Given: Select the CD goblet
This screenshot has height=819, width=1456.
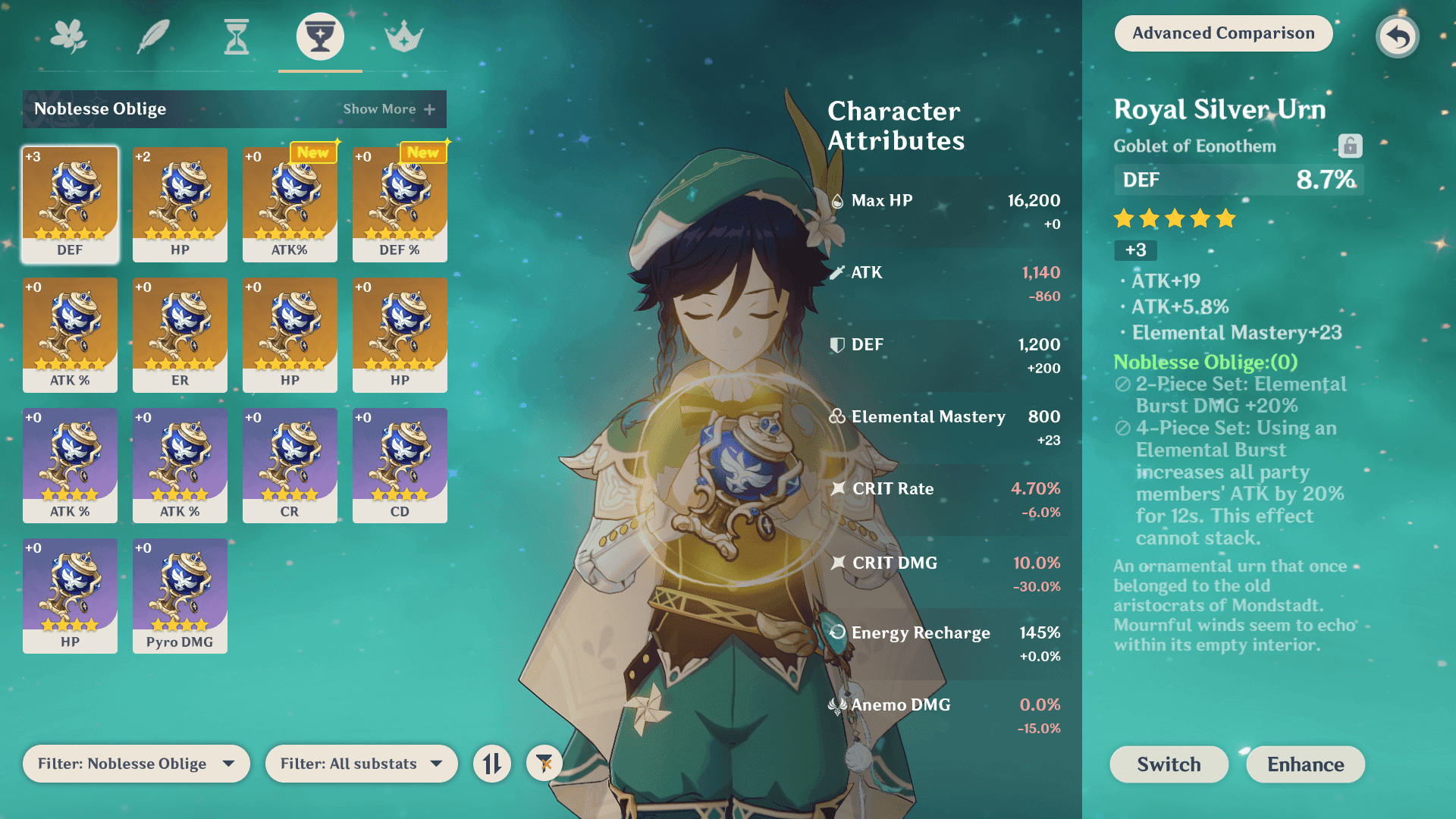Looking at the screenshot, I should pyautogui.click(x=400, y=465).
